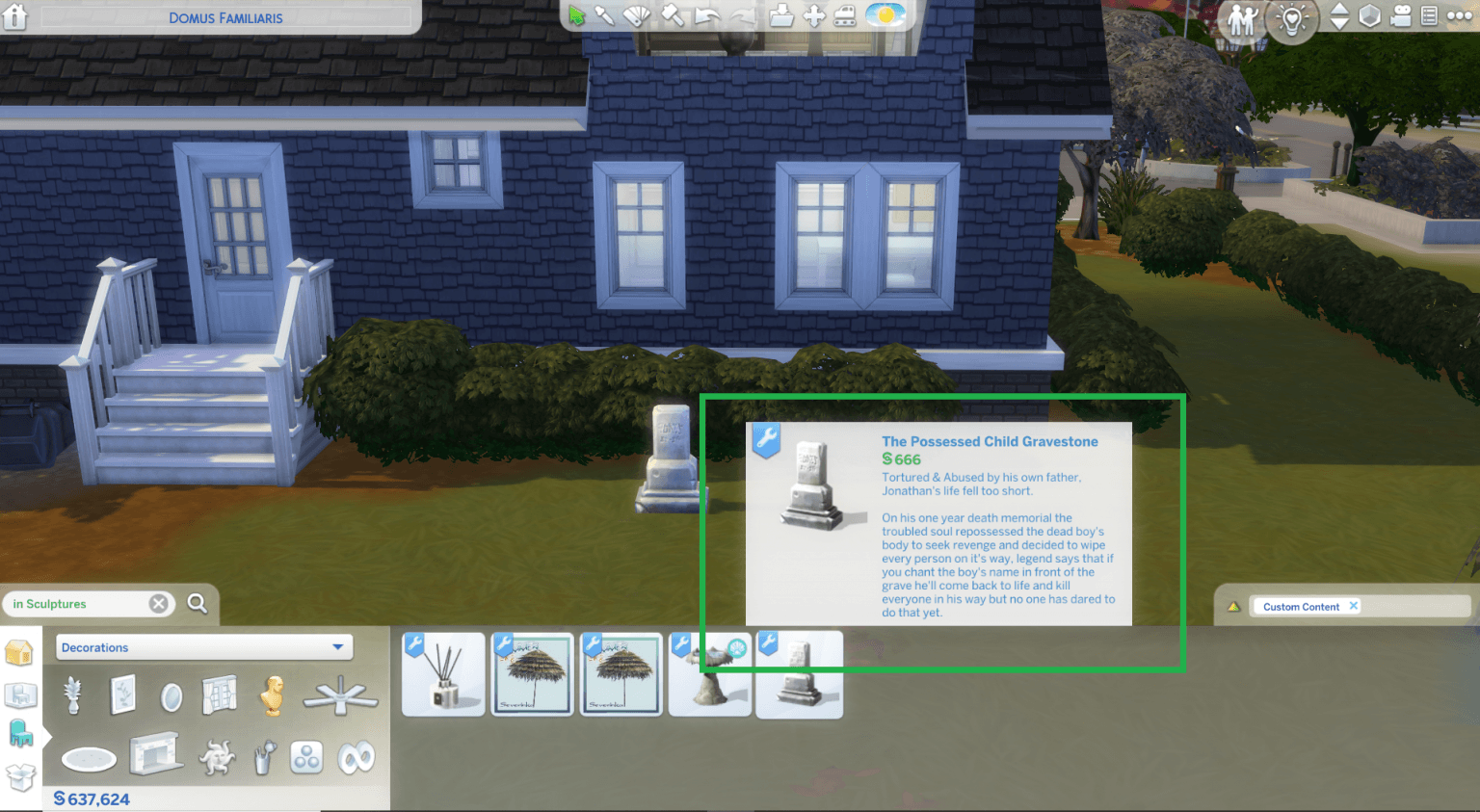
Task: Toggle Lessons panel with the lightbulb
Action: [1291, 19]
